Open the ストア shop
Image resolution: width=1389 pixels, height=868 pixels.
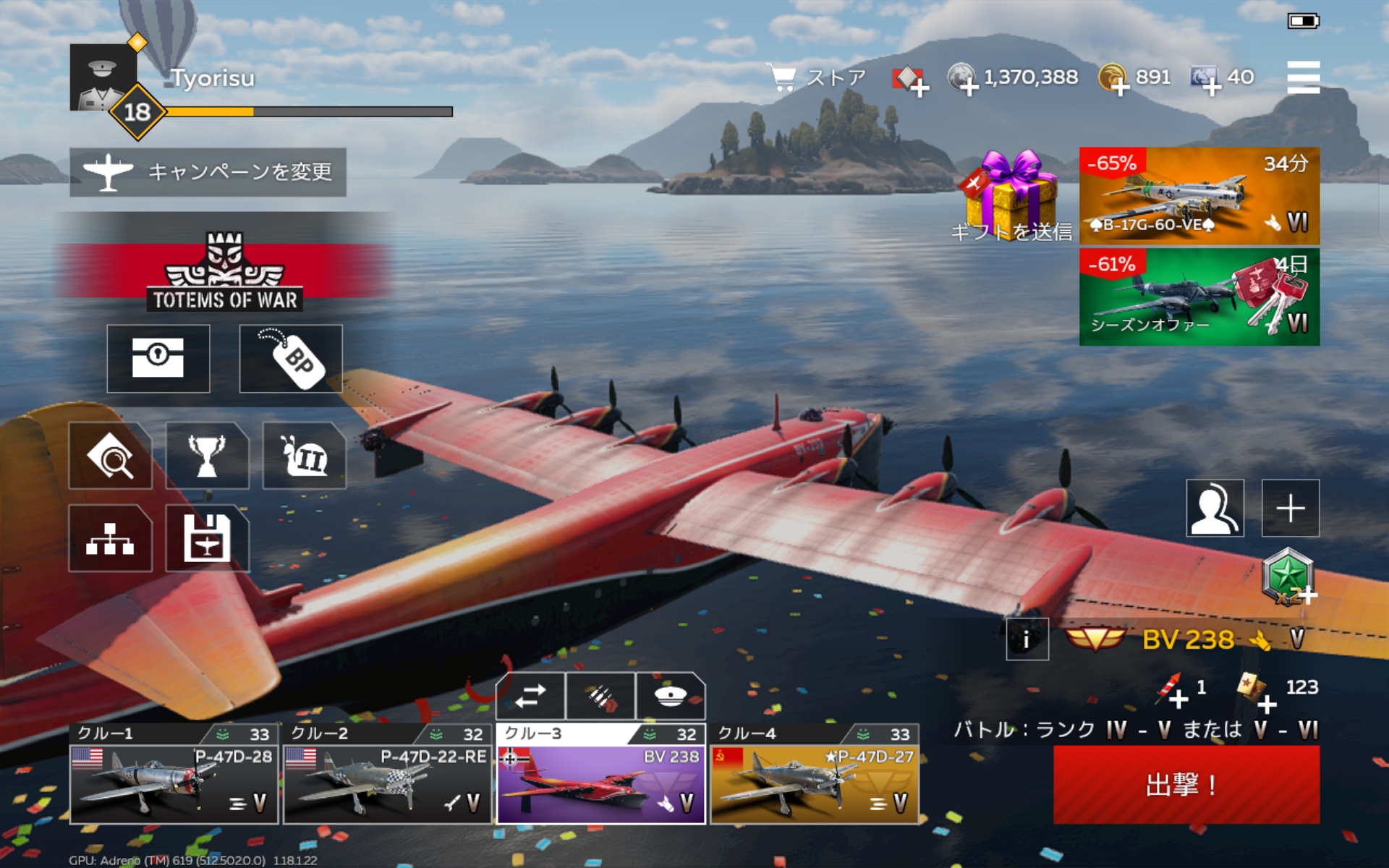pos(817,77)
